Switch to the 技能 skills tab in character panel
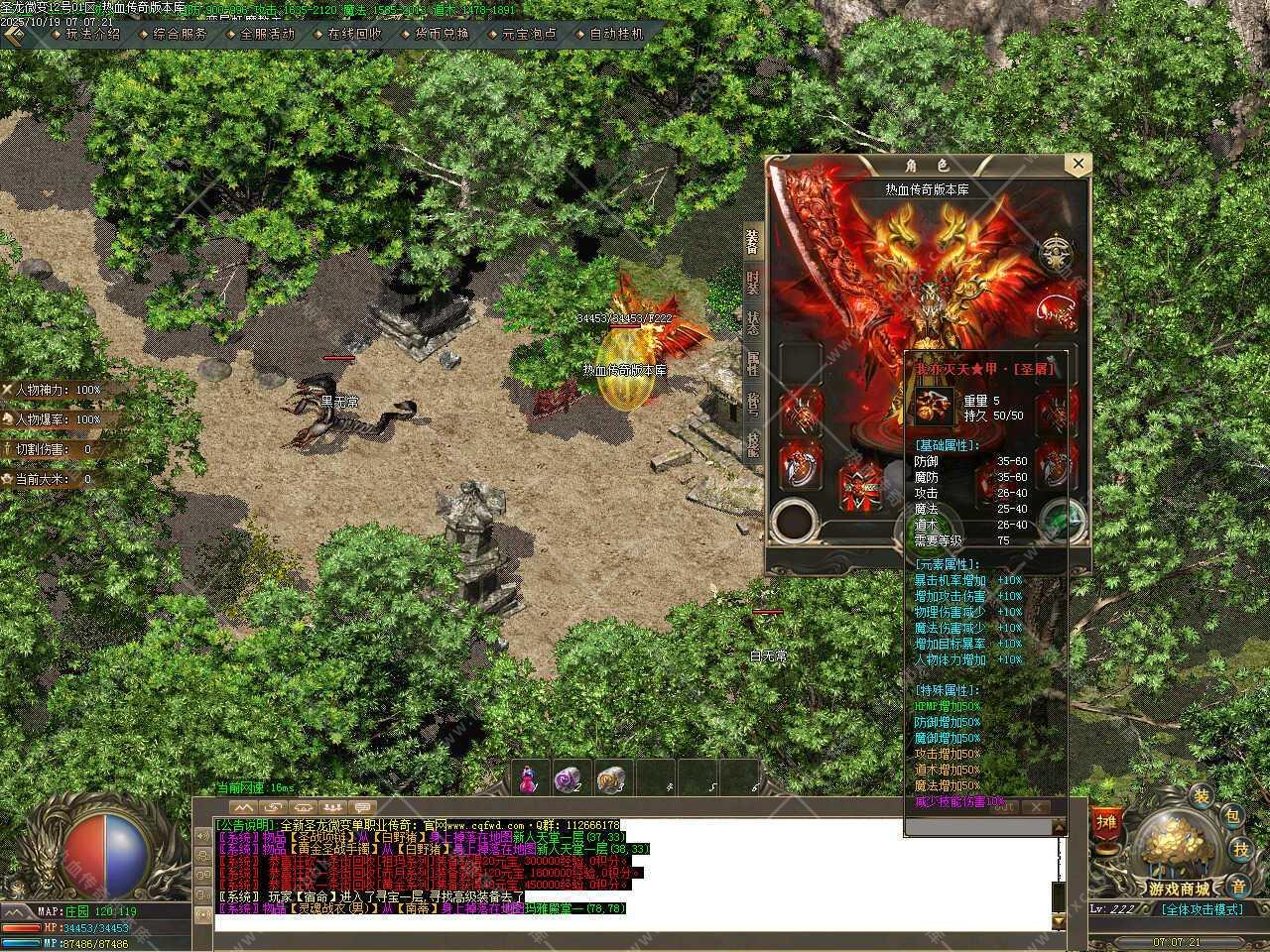This screenshot has height=952, width=1270. (753, 444)
